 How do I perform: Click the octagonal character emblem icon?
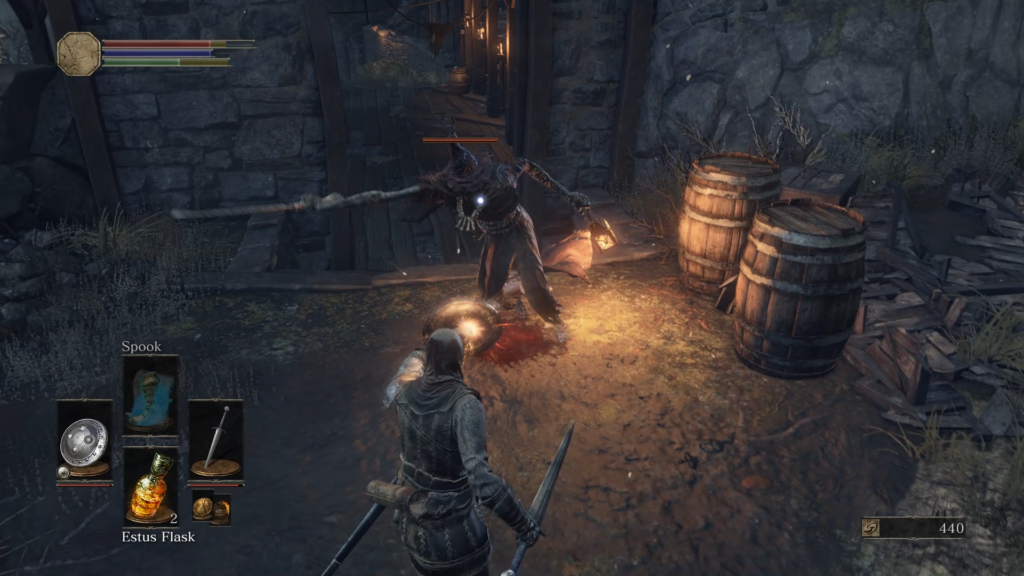[x=78, y=54]
